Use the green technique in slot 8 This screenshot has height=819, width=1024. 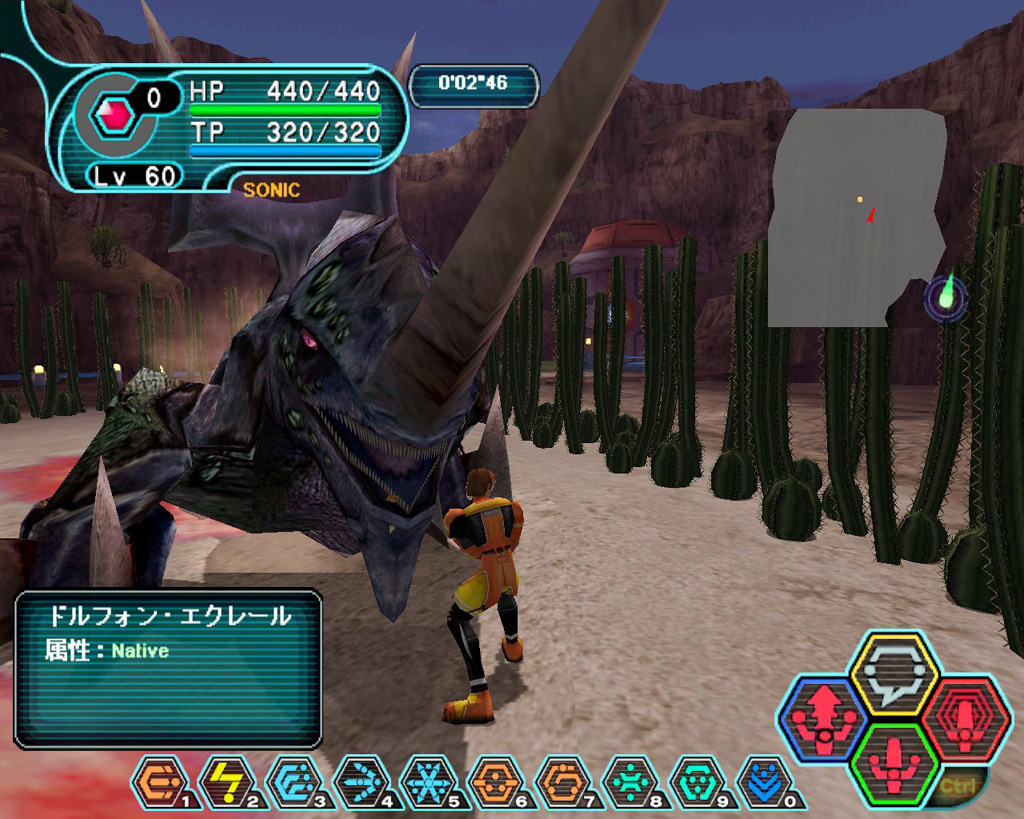click(x=629, y=782)
